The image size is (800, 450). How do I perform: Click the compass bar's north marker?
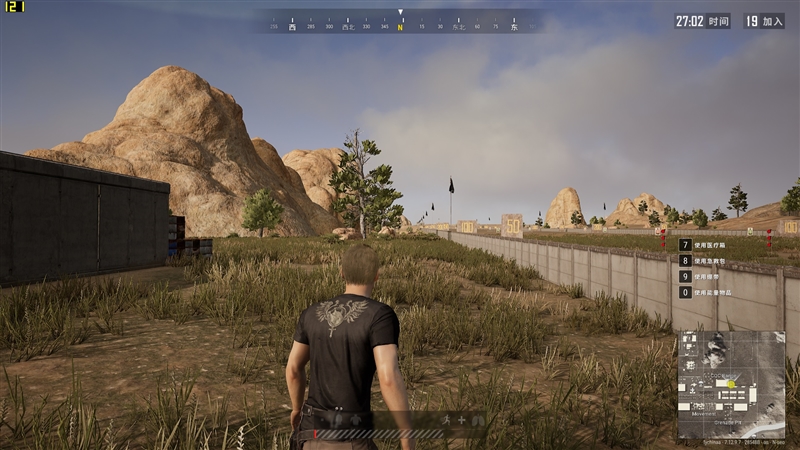click(400, 27)
